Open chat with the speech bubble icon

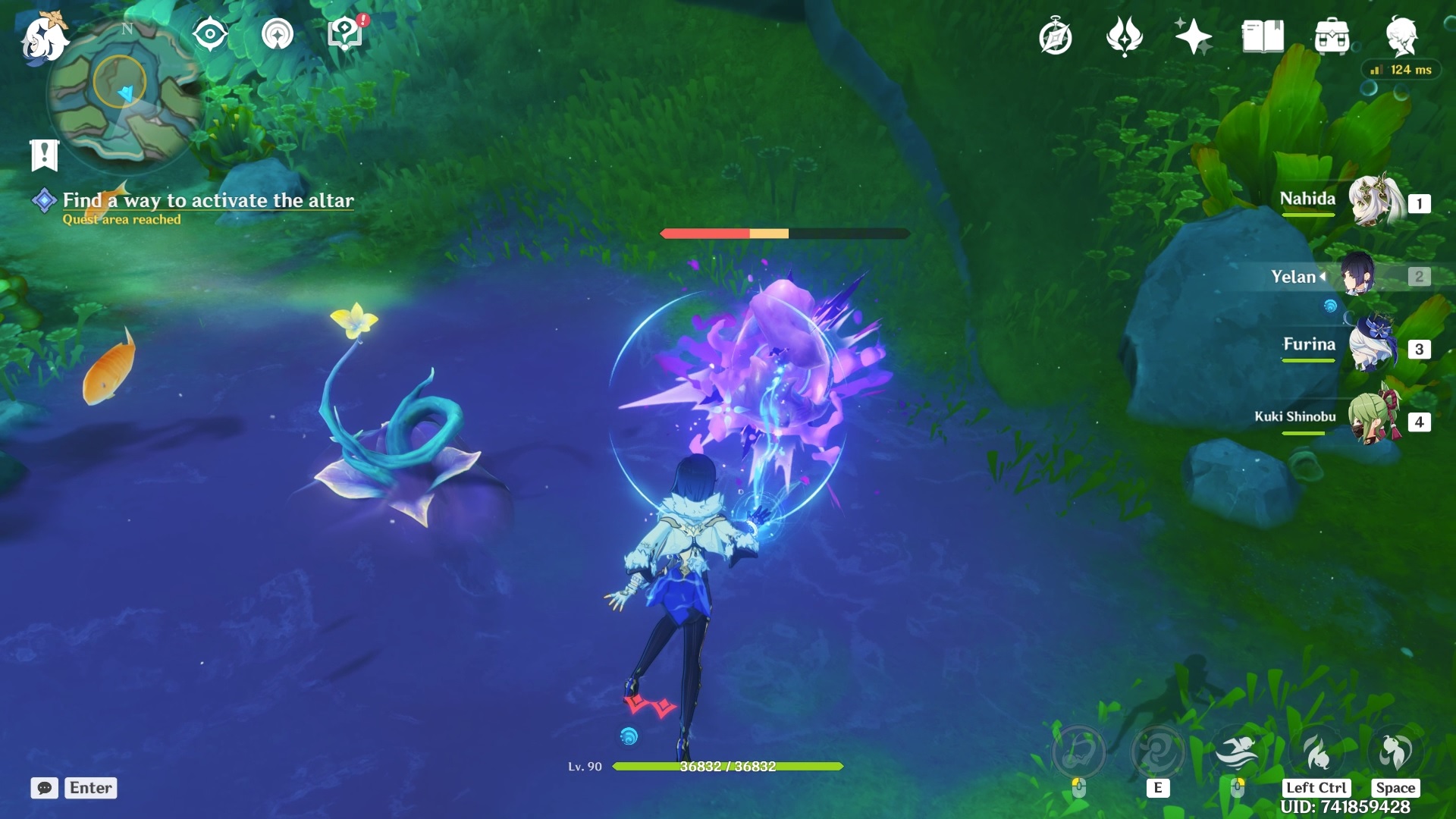point(45,789)
